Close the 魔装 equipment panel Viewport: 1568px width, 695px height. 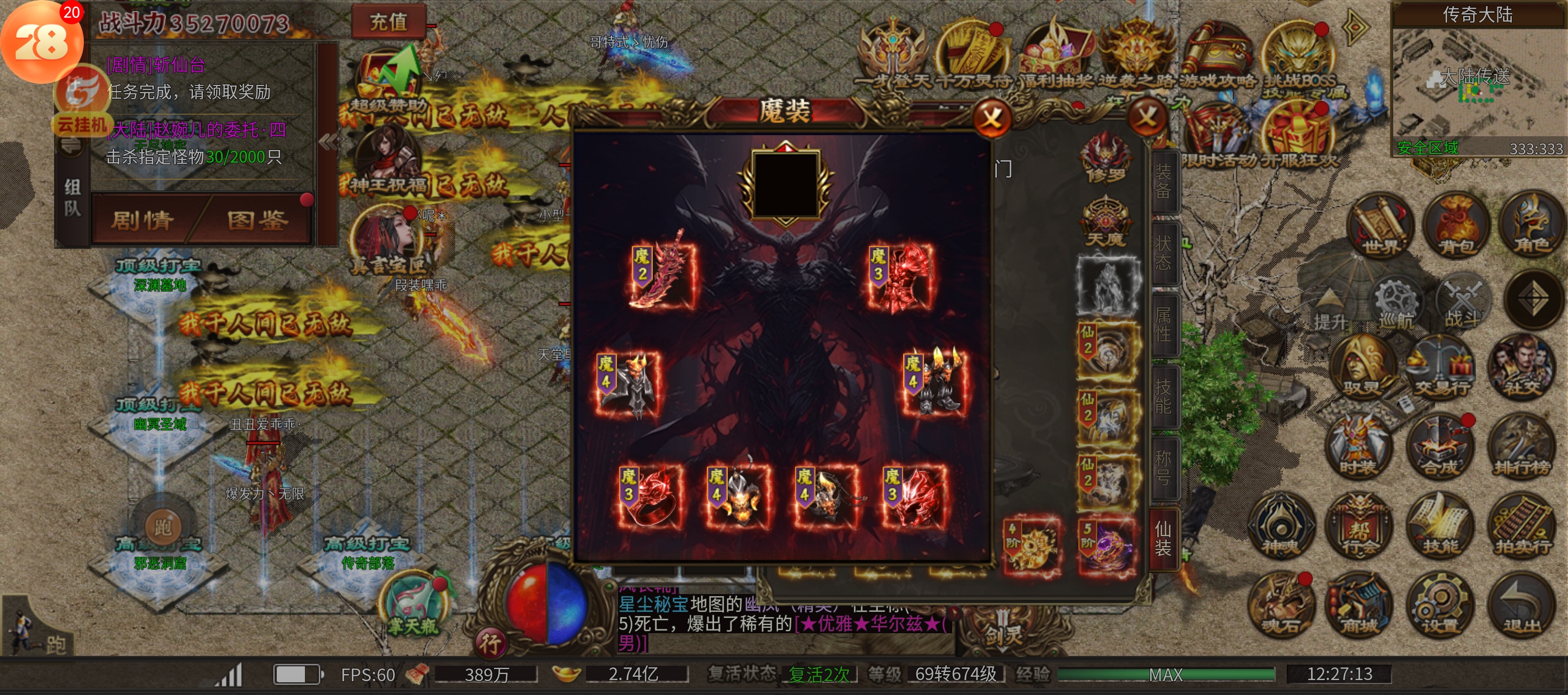[991, 117]
